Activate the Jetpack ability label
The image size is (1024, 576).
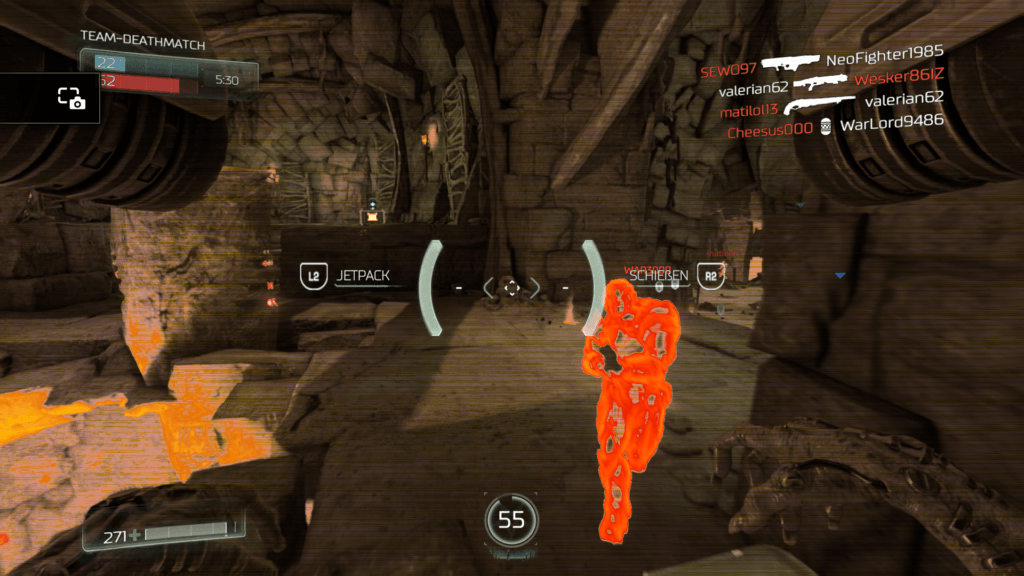362,276
